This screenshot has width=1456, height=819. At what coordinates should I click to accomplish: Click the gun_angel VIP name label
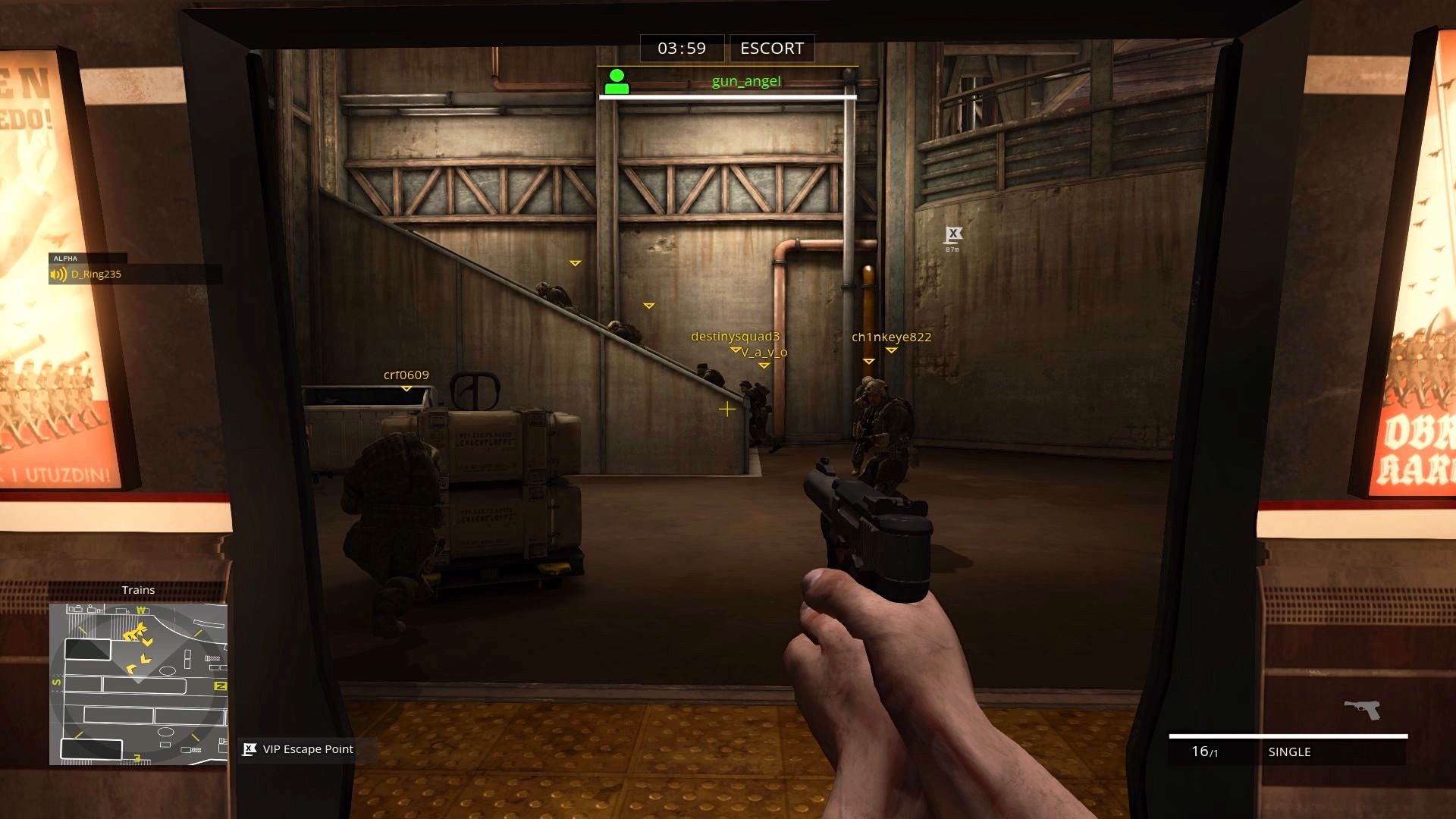pyautogui.click(x=747, y=80)
